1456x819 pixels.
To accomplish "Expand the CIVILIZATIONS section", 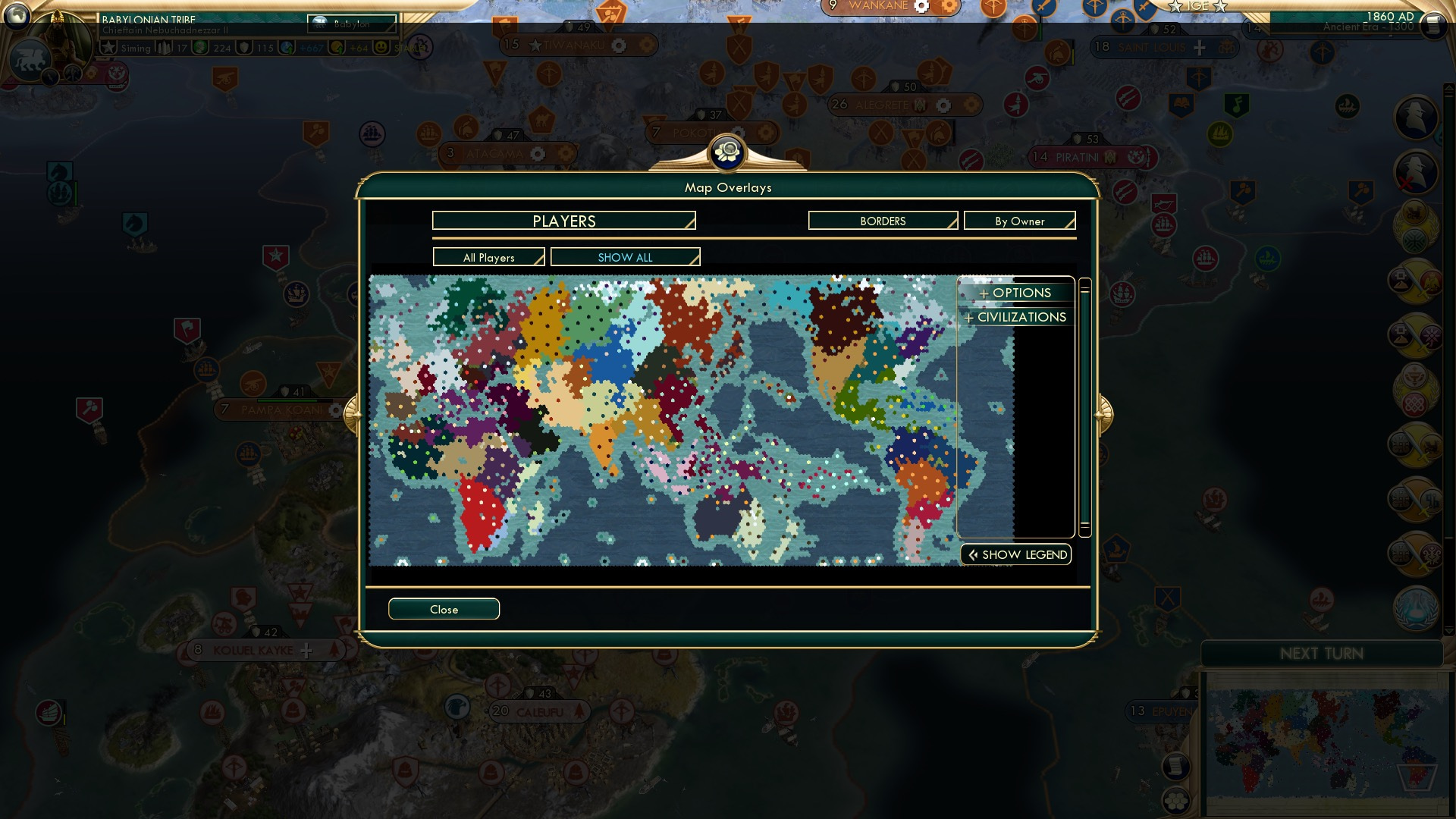I will point(1016,317).
